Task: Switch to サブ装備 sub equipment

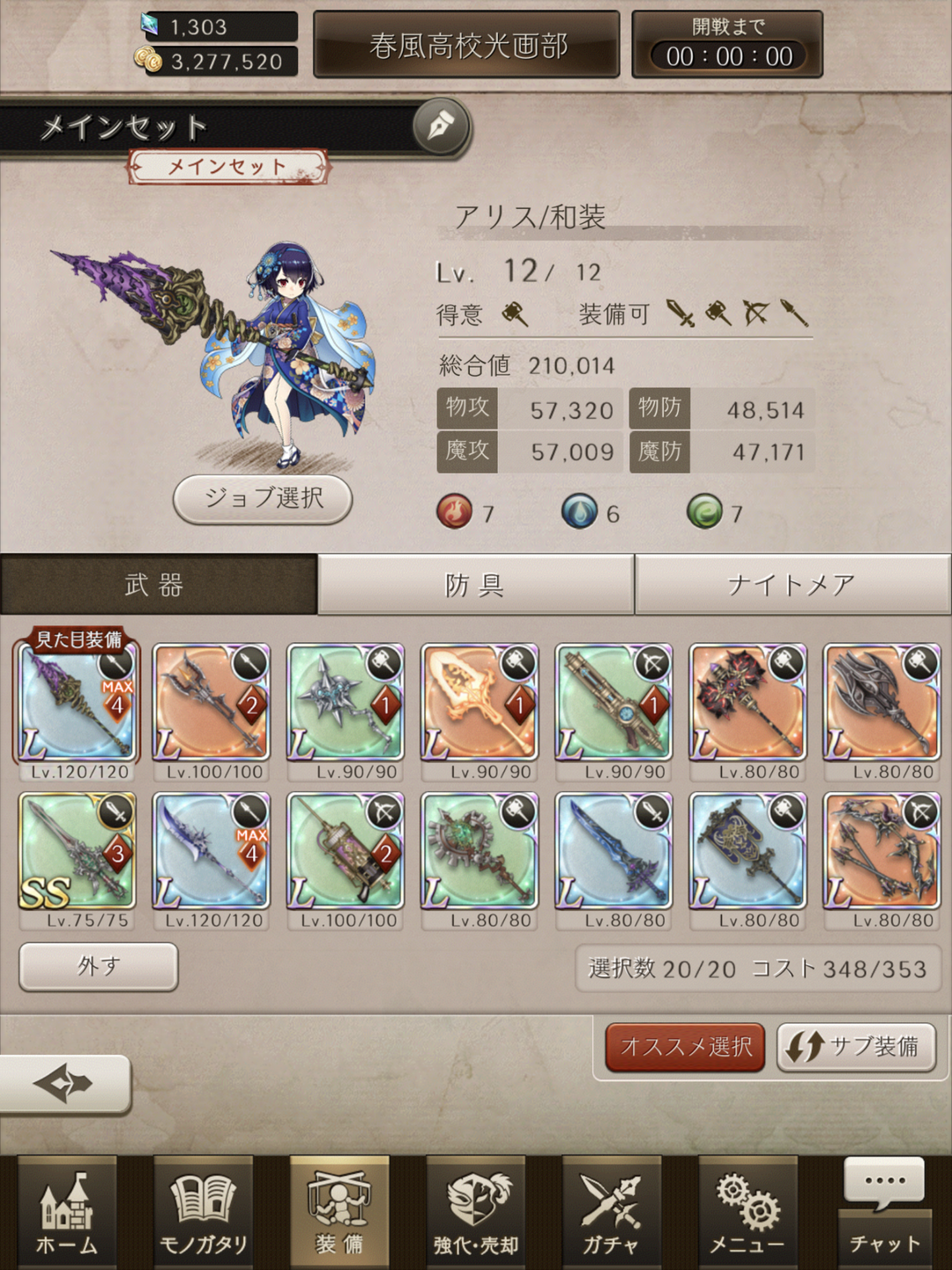Action: [x=855, y=1047]
